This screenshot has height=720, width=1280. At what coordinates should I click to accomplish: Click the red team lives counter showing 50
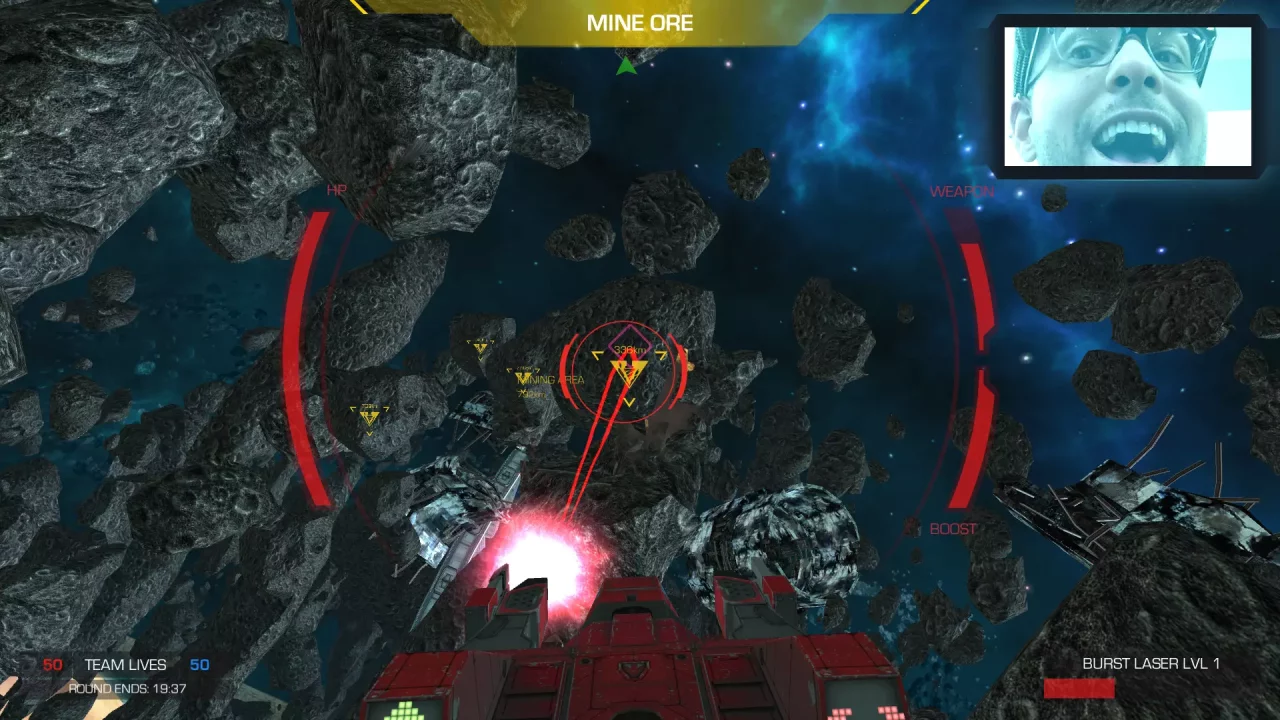tap(52, 664)
